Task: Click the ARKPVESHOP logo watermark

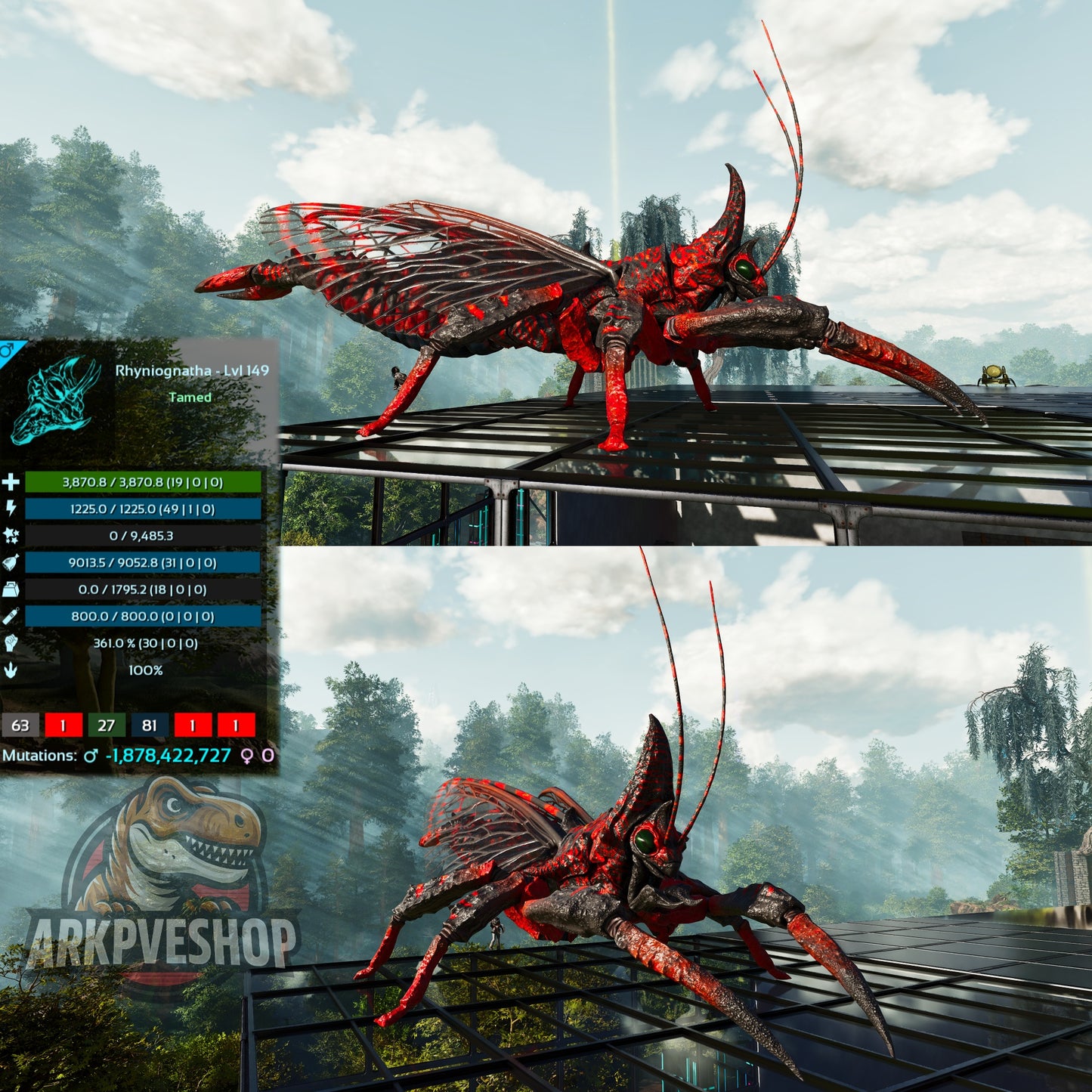Action: (162, 884)
